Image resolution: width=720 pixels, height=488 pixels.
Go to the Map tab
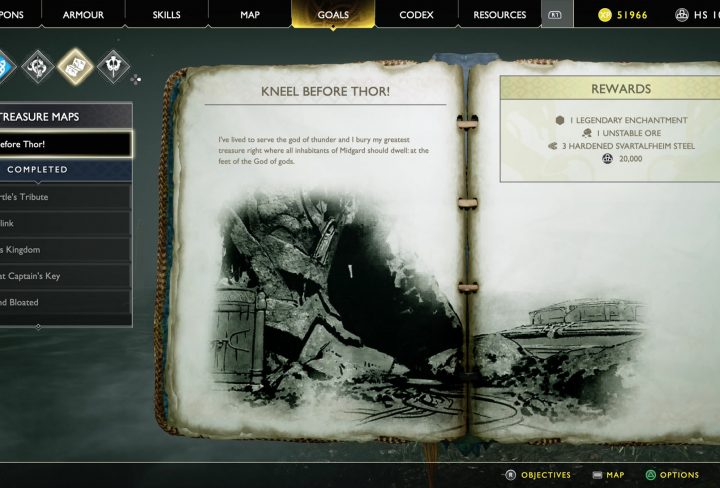pyautogui.click(x=250, y=15)
